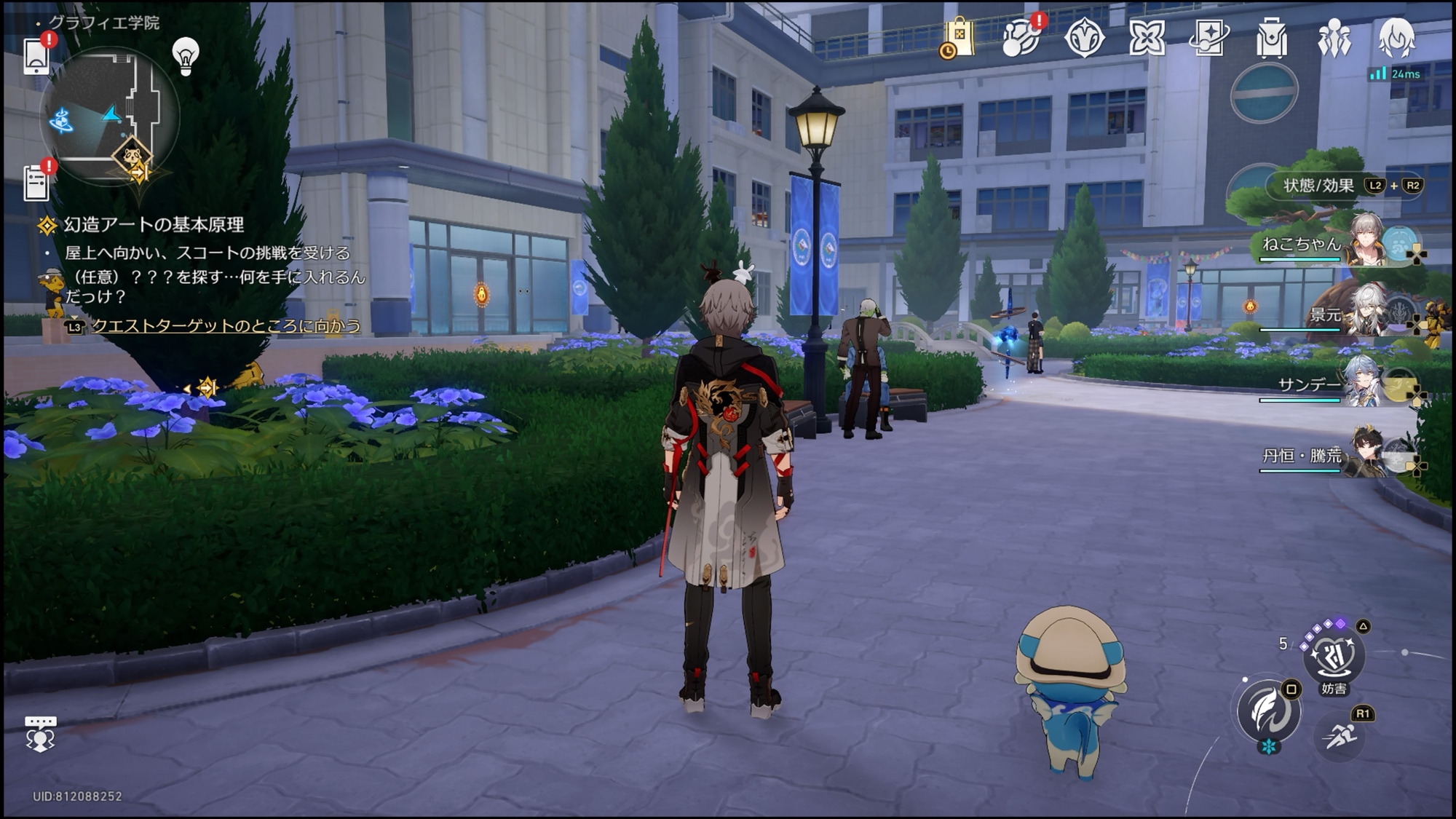Click クエストターゲットのところに向かう link

pos(226,326)
